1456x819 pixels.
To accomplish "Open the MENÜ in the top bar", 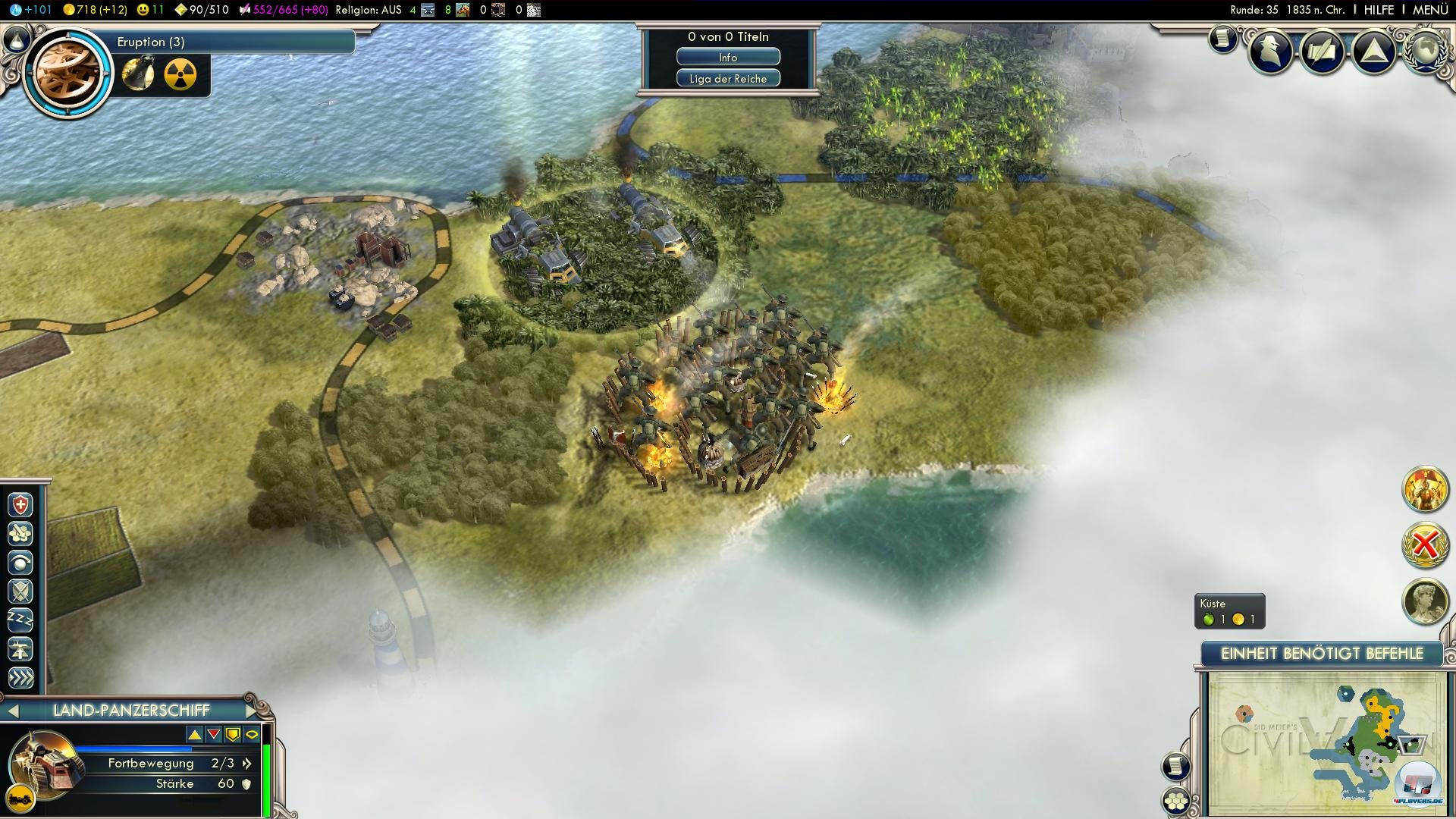I will 1429,10.
